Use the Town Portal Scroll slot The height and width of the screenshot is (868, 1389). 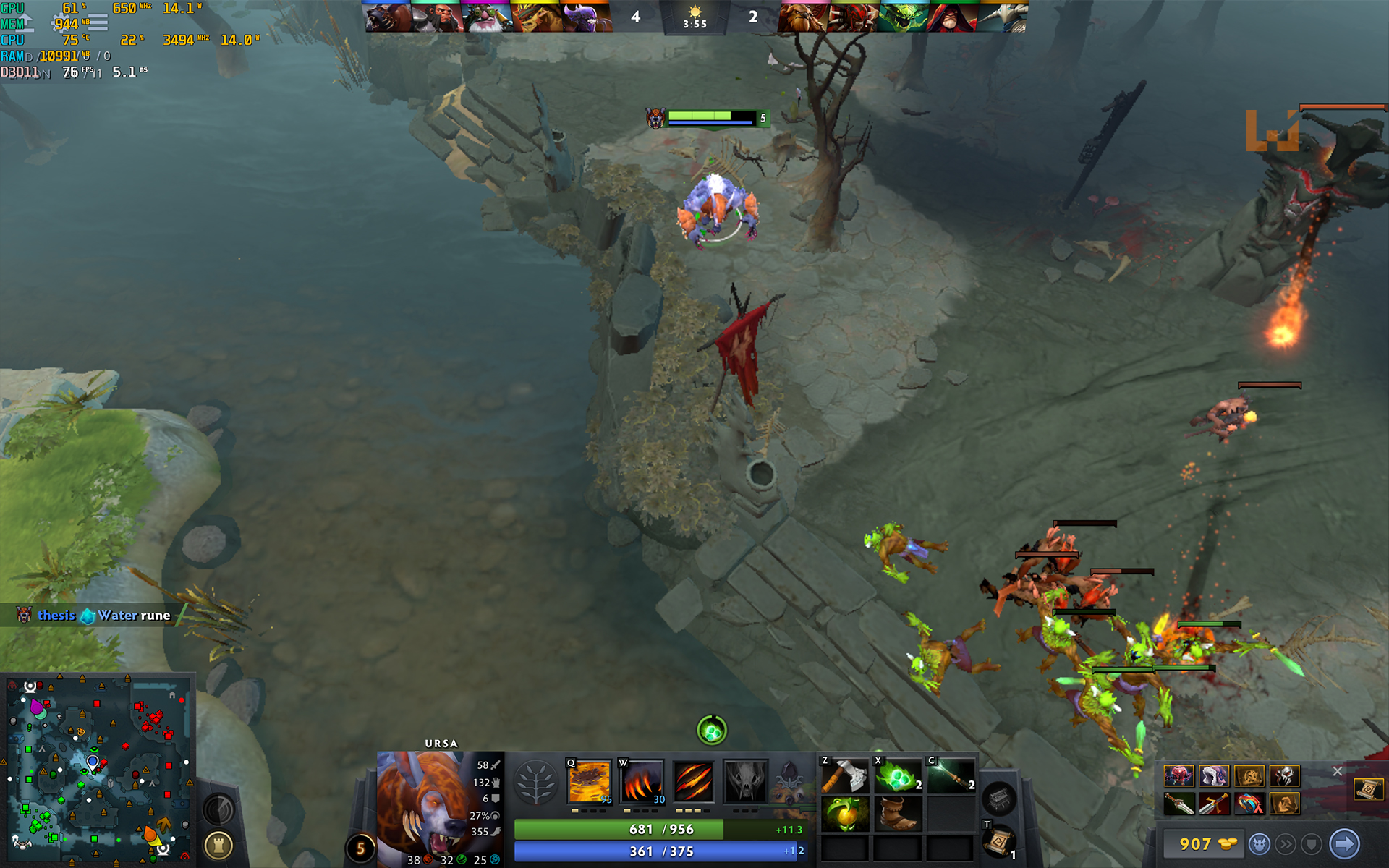(x=1000, y=842)
